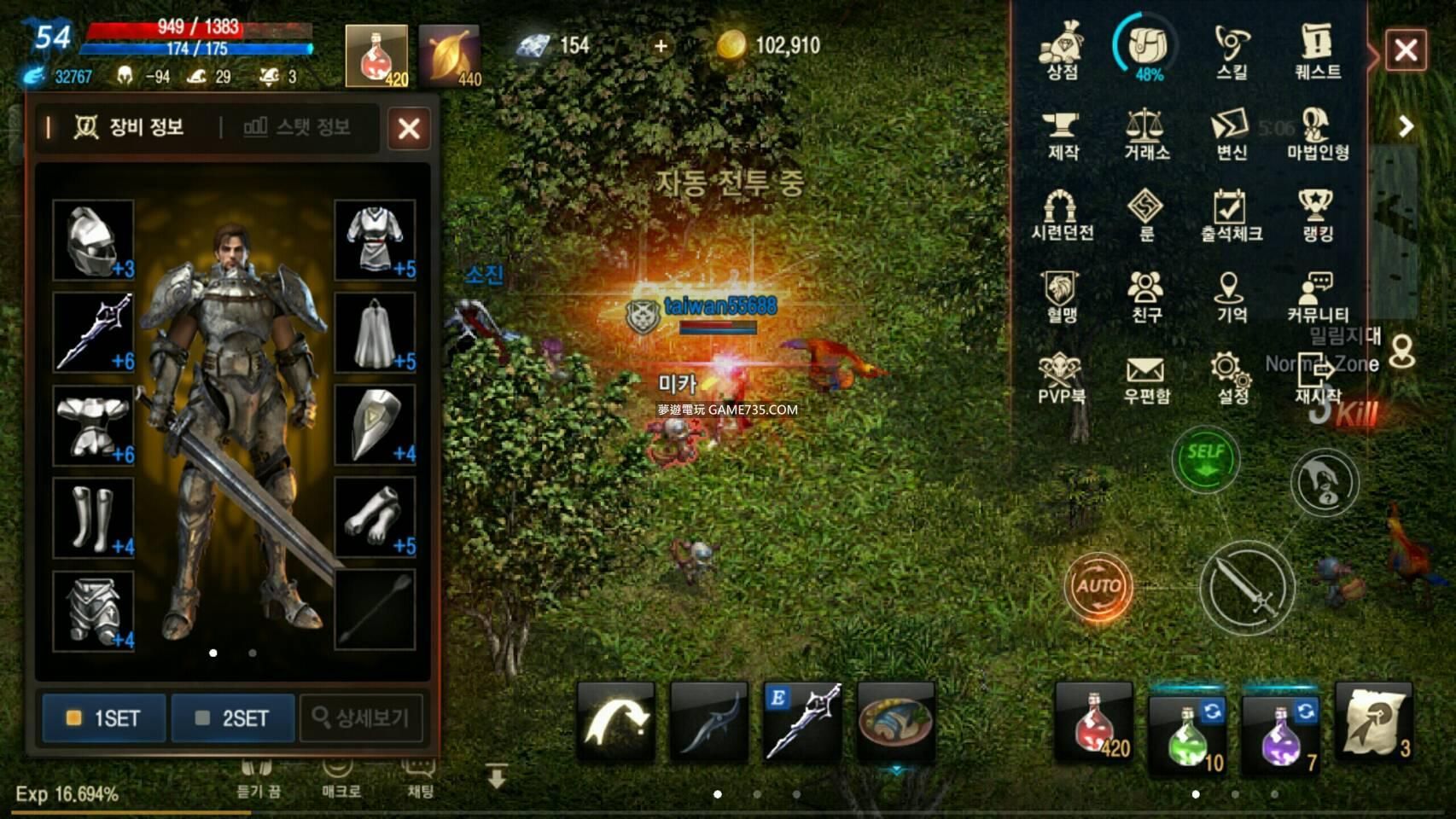Select the +3 helmet equipment slot
Image resolution: width=1456 pixels, height=819 pixels.
(x=93, y=240)
